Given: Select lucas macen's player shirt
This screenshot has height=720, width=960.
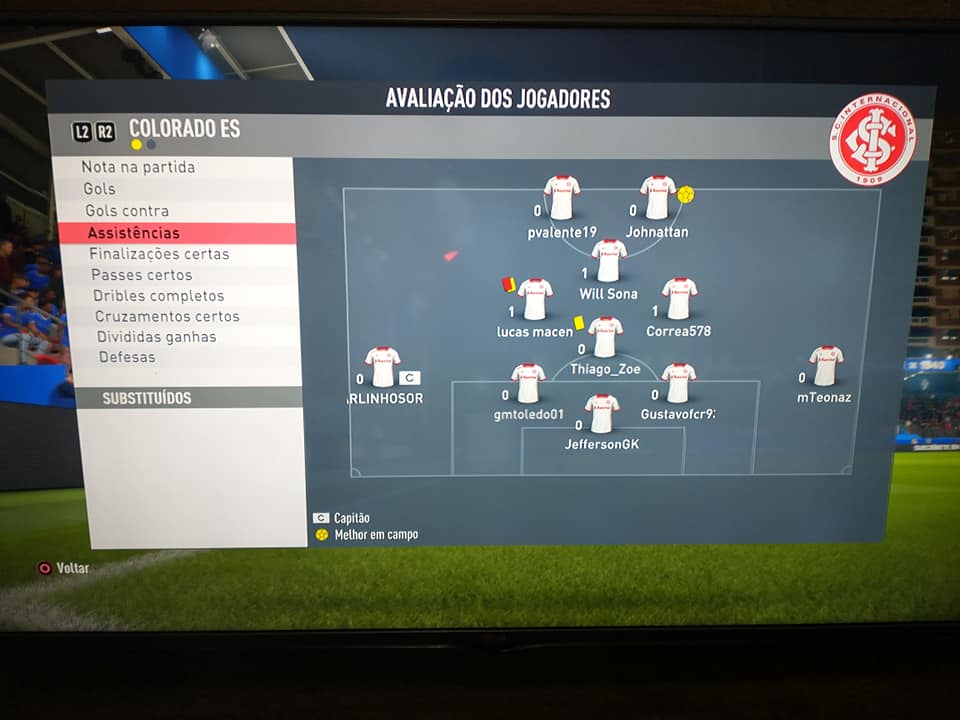Looking at the screenshot, I should click(535, 299).
